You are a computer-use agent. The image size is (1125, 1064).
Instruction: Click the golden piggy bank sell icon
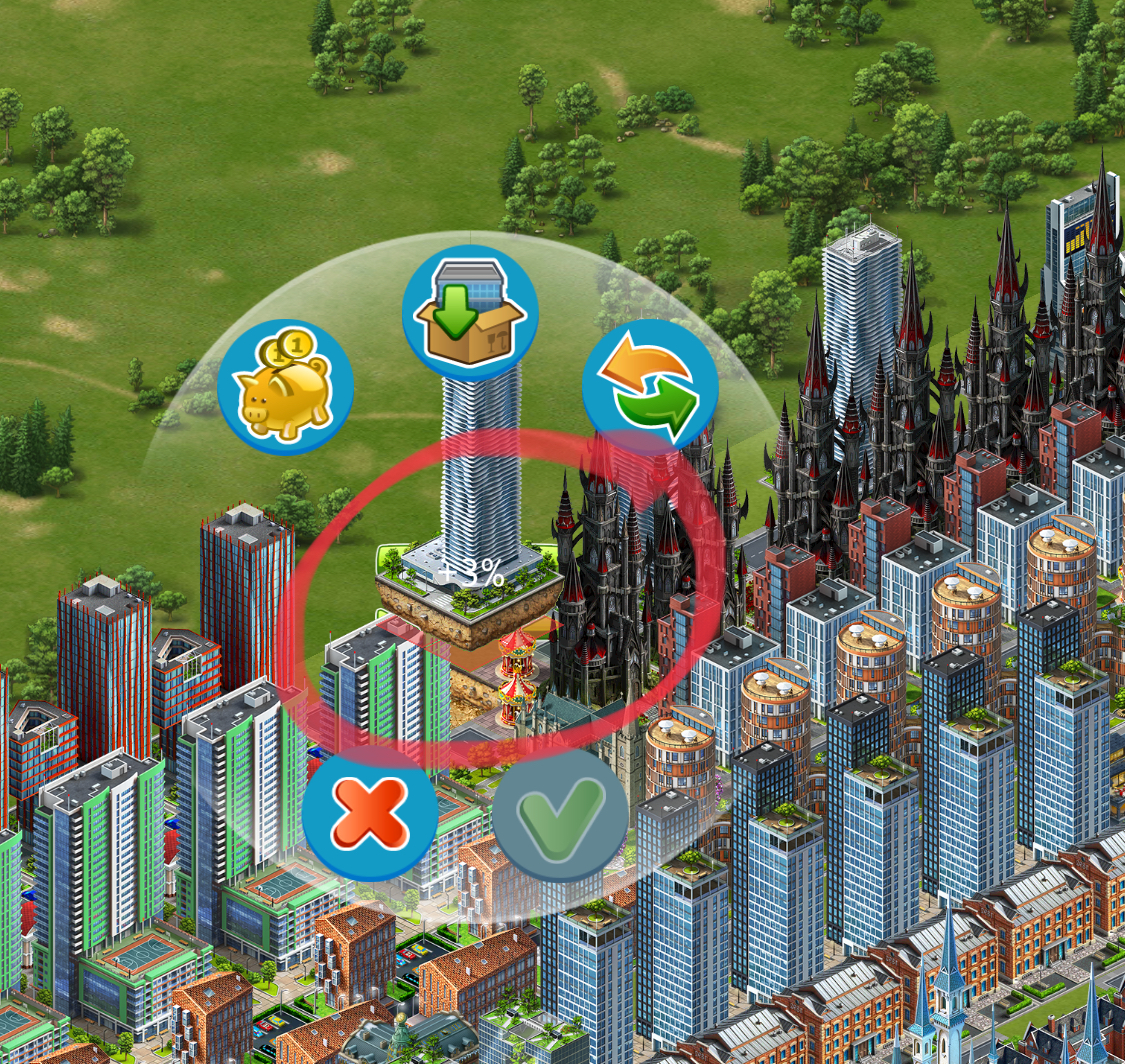pyautogui.click(x=285, y=387)
